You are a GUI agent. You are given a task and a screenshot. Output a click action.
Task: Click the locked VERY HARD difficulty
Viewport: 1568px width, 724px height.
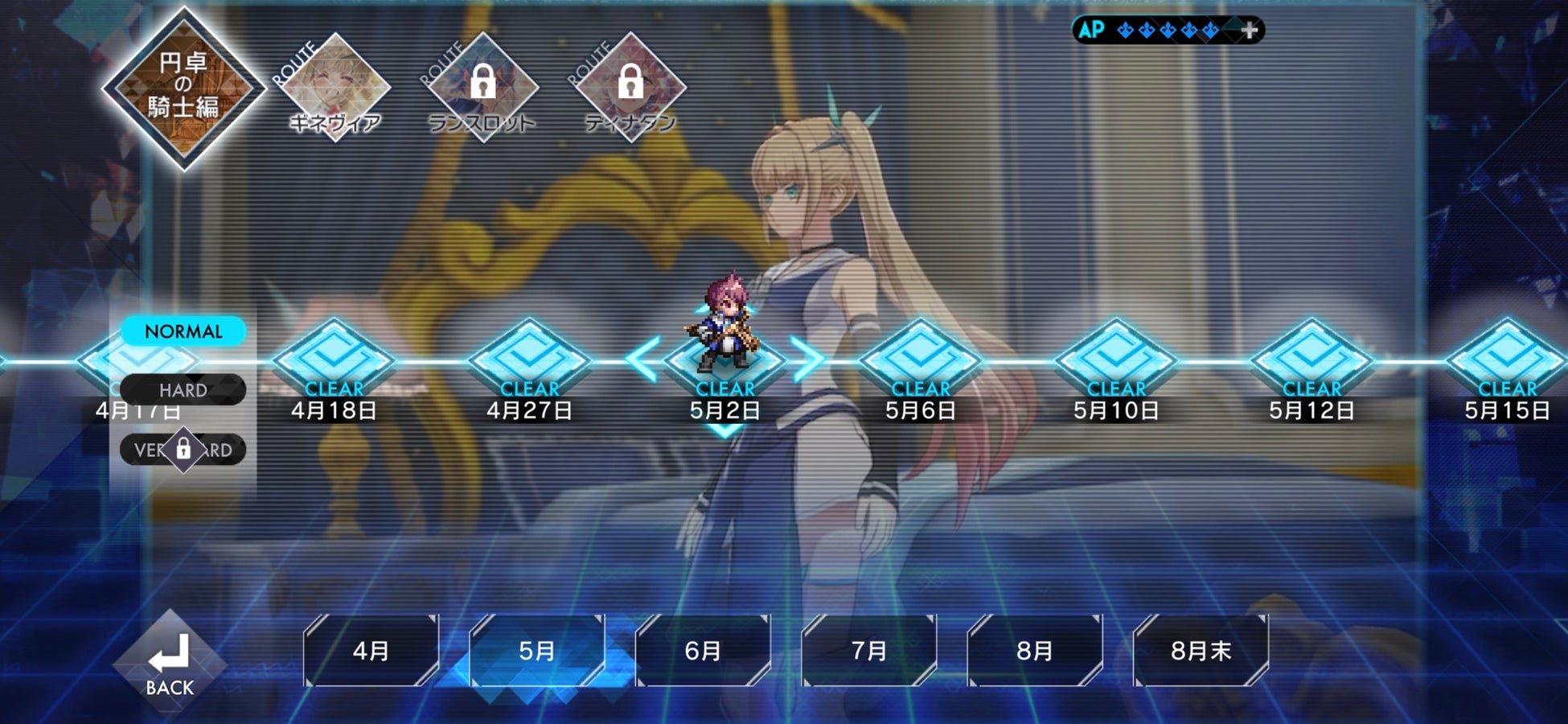point(183,450)
